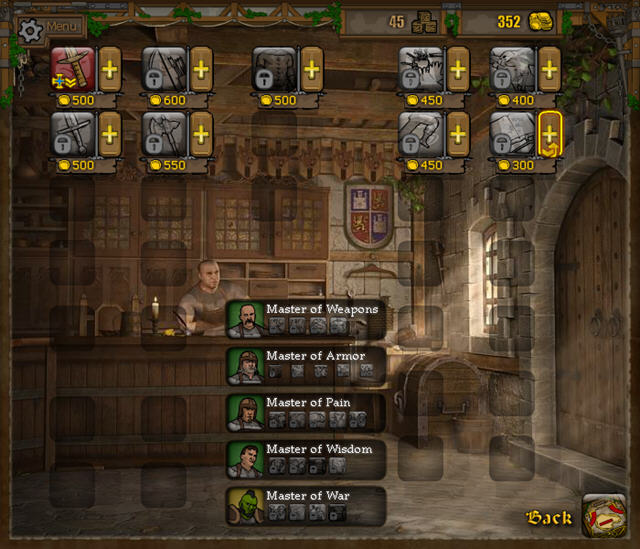Click the plus button beside the 600-gold item

click(201, 68)
